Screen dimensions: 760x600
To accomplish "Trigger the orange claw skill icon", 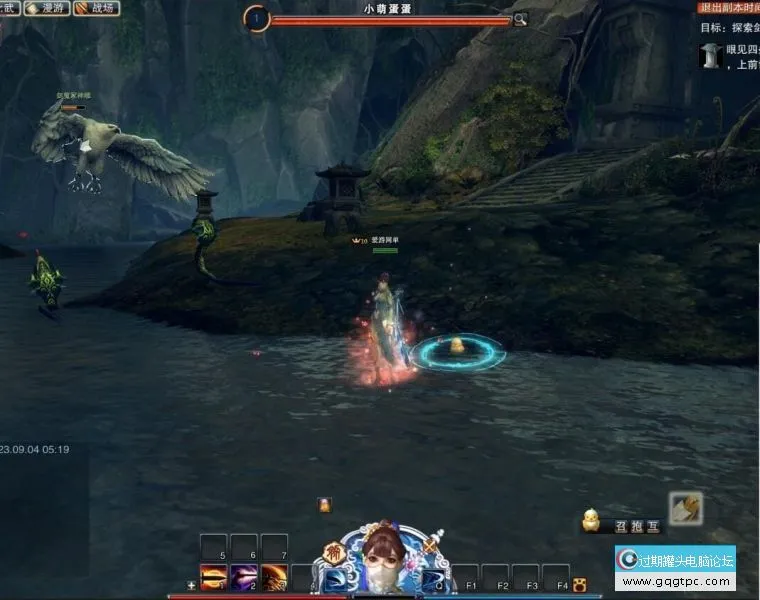I will (275, 577).
